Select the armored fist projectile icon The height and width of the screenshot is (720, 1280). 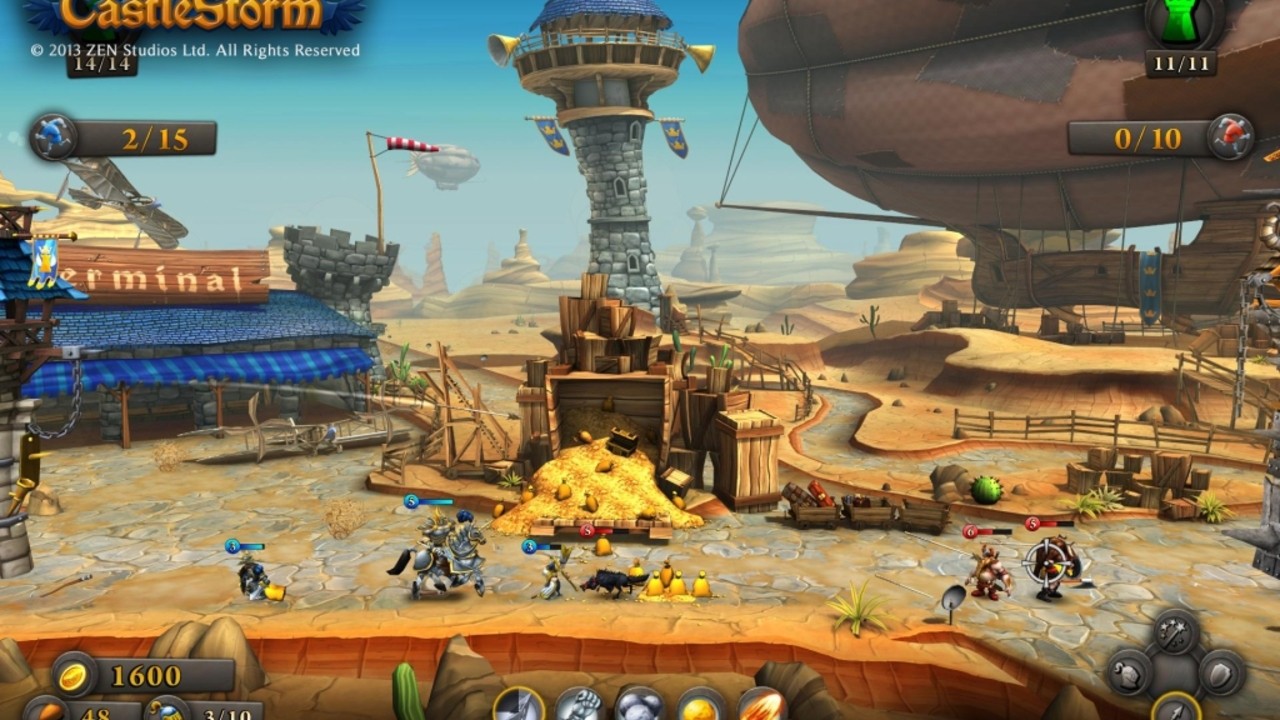point(580,705)
